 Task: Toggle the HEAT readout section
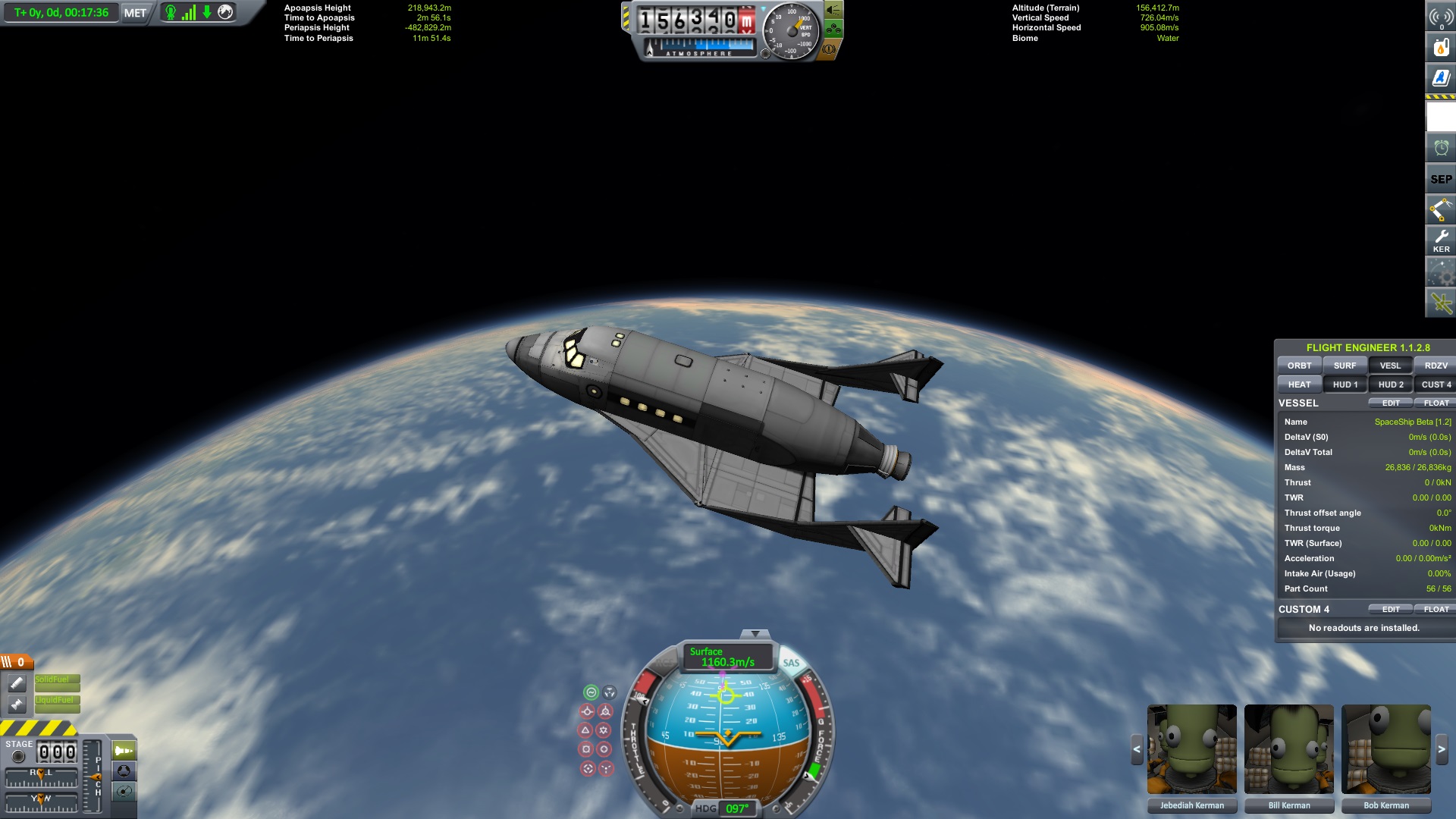(1299, 384)
